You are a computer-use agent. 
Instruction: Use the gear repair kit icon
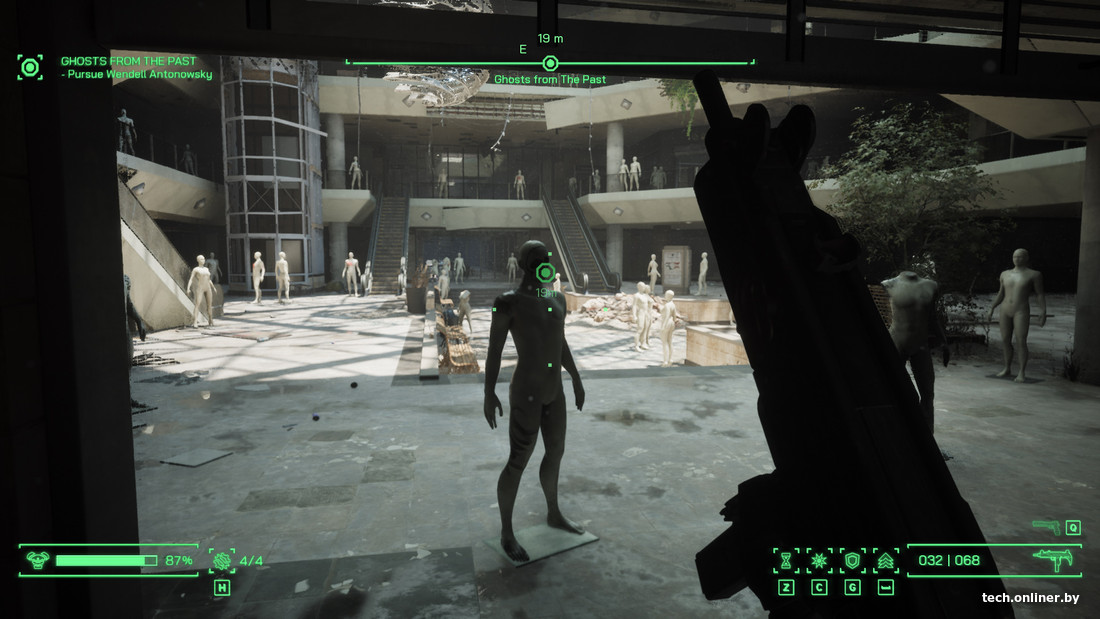[x=221, y=560]
